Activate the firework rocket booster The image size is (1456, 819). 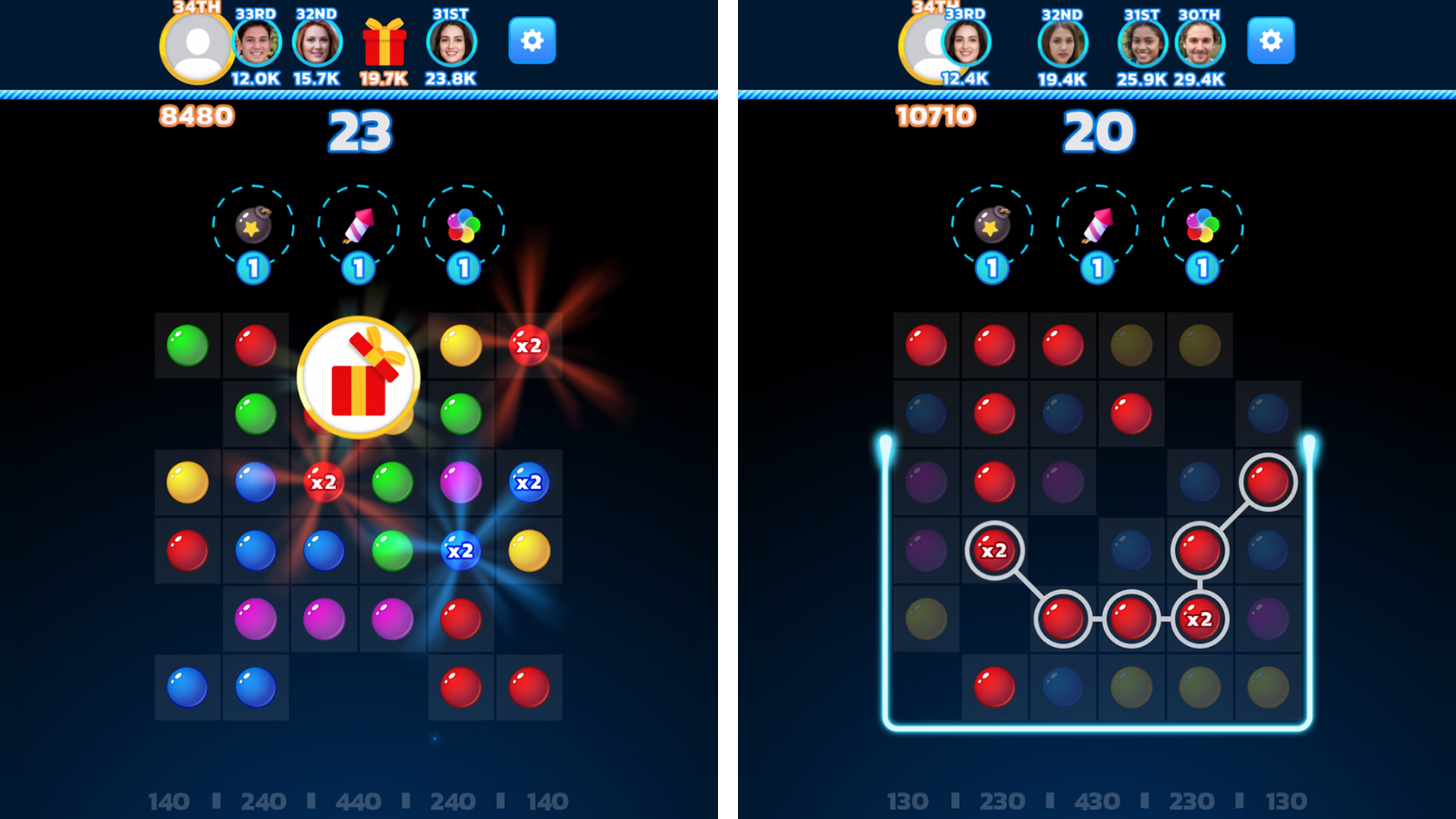point(358,225)
